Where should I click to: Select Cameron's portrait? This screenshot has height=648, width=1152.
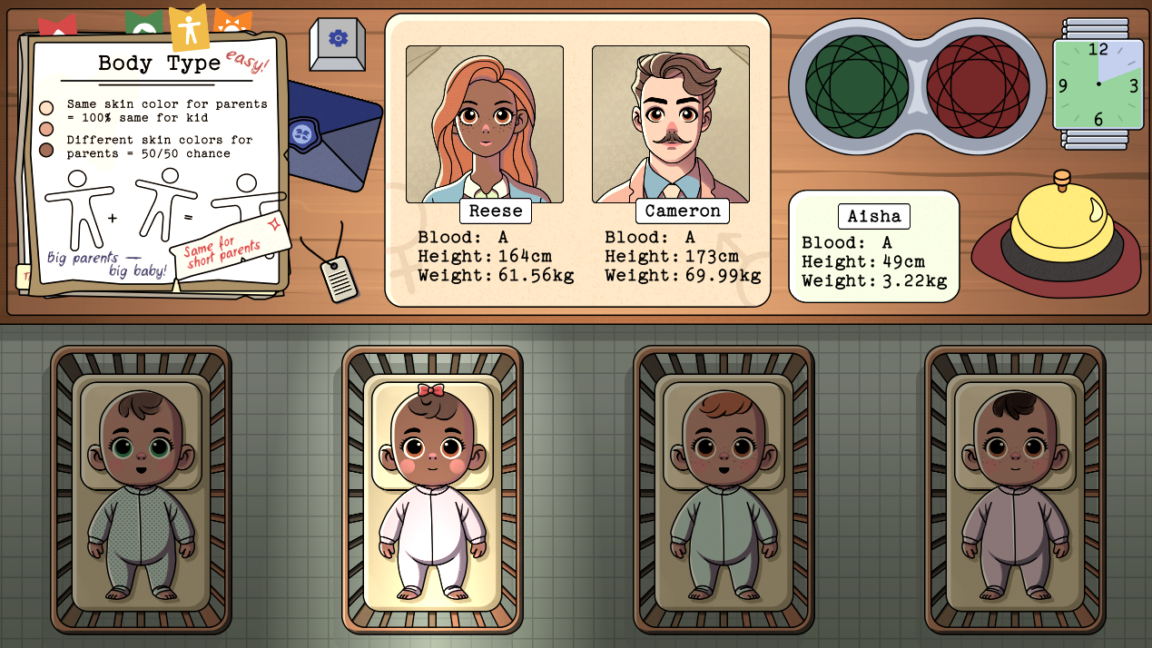tap(670, 124)
